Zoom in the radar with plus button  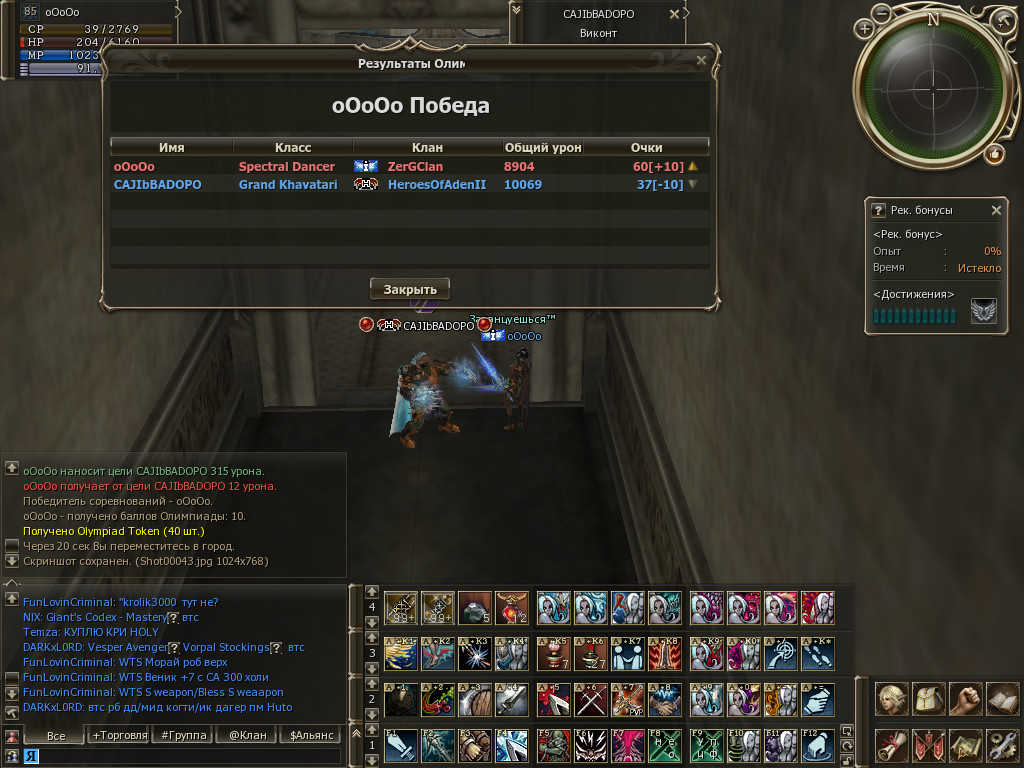[x=865, y=29]
